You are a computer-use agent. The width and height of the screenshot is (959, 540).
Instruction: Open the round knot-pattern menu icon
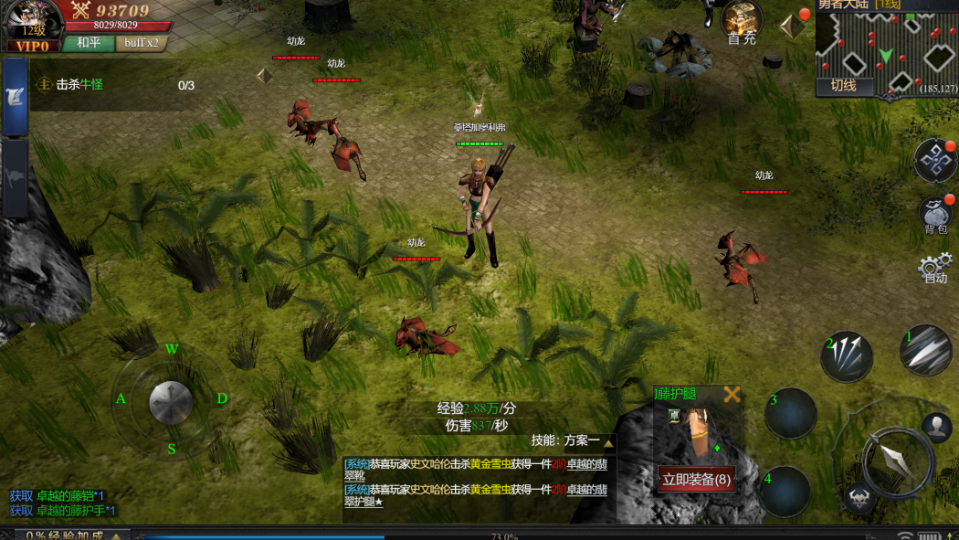coord(935,160)
